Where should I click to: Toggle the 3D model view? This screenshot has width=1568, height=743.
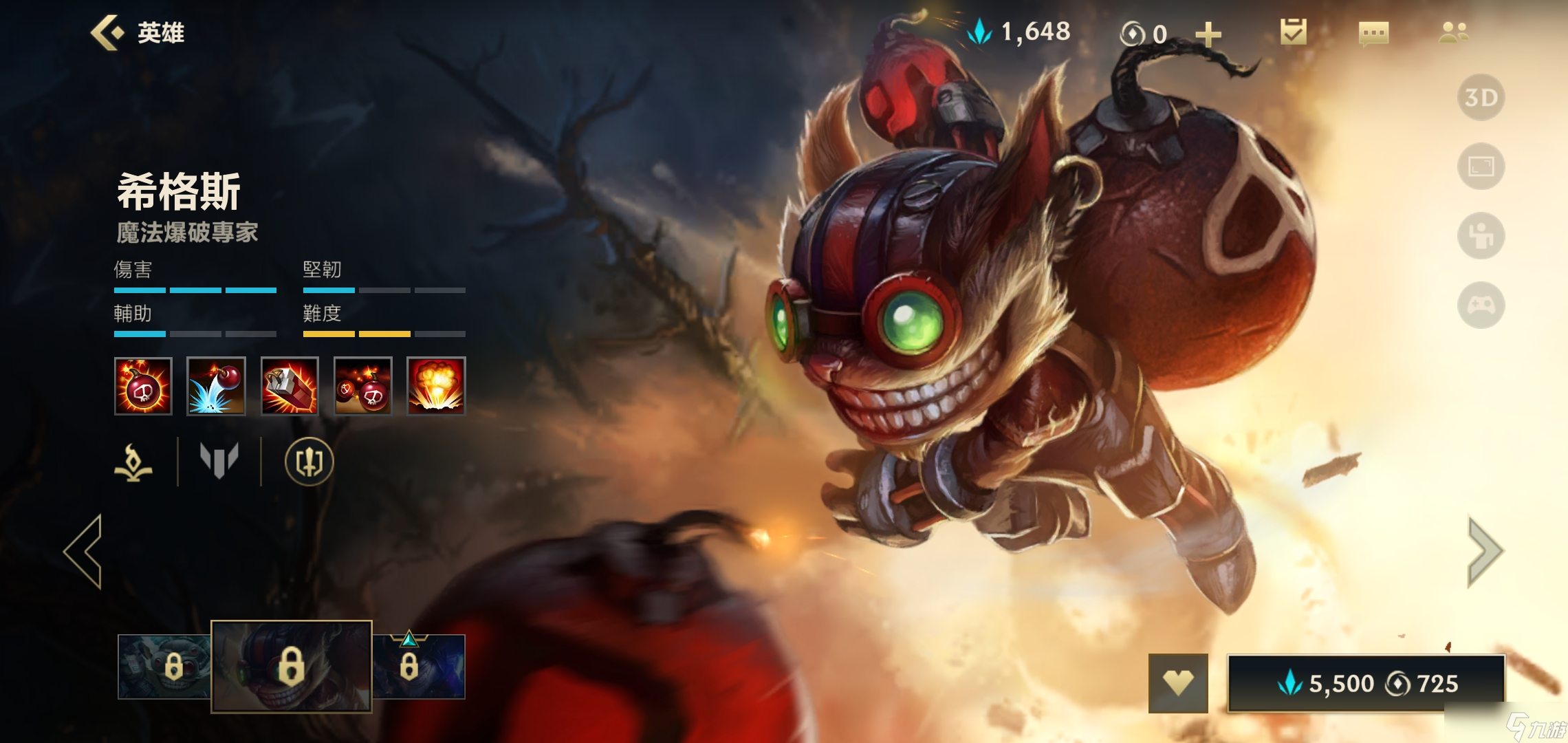[x=1481, y=98]
